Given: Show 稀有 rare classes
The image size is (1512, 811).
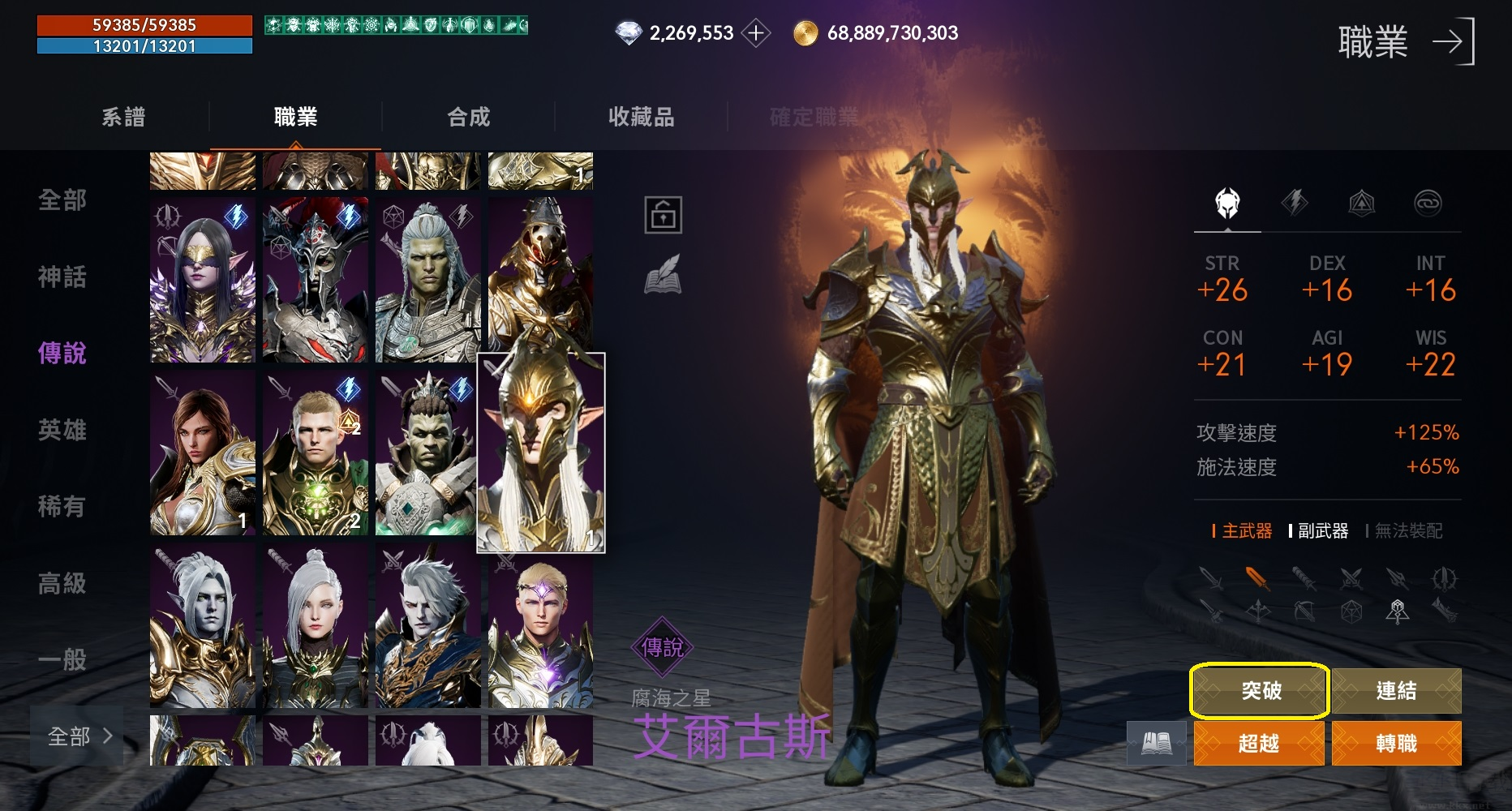Looking at the screenshot, I should pos(62,506).
